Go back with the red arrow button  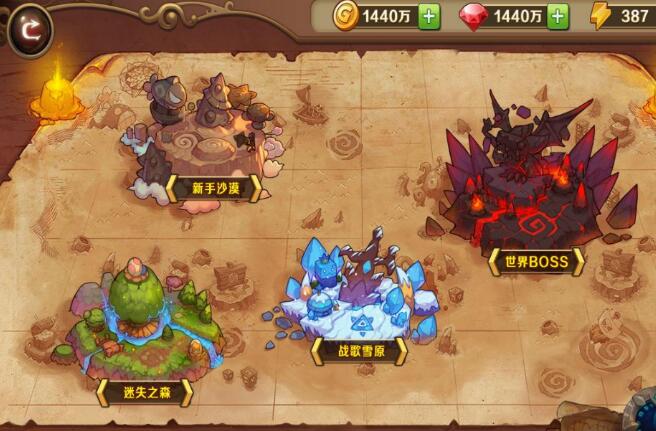point(31,29)
